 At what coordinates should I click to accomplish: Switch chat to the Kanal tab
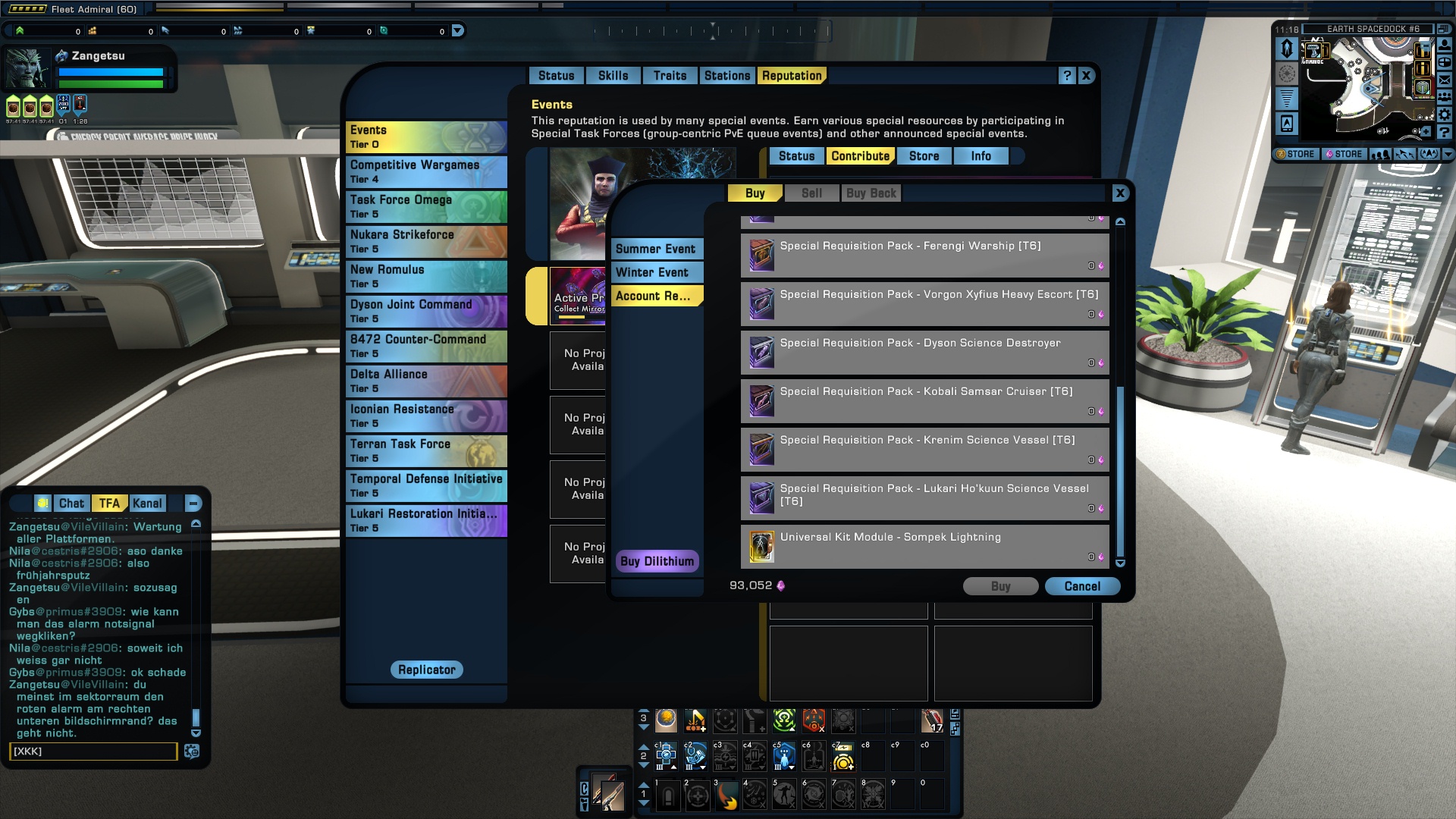tap(147, 504)
